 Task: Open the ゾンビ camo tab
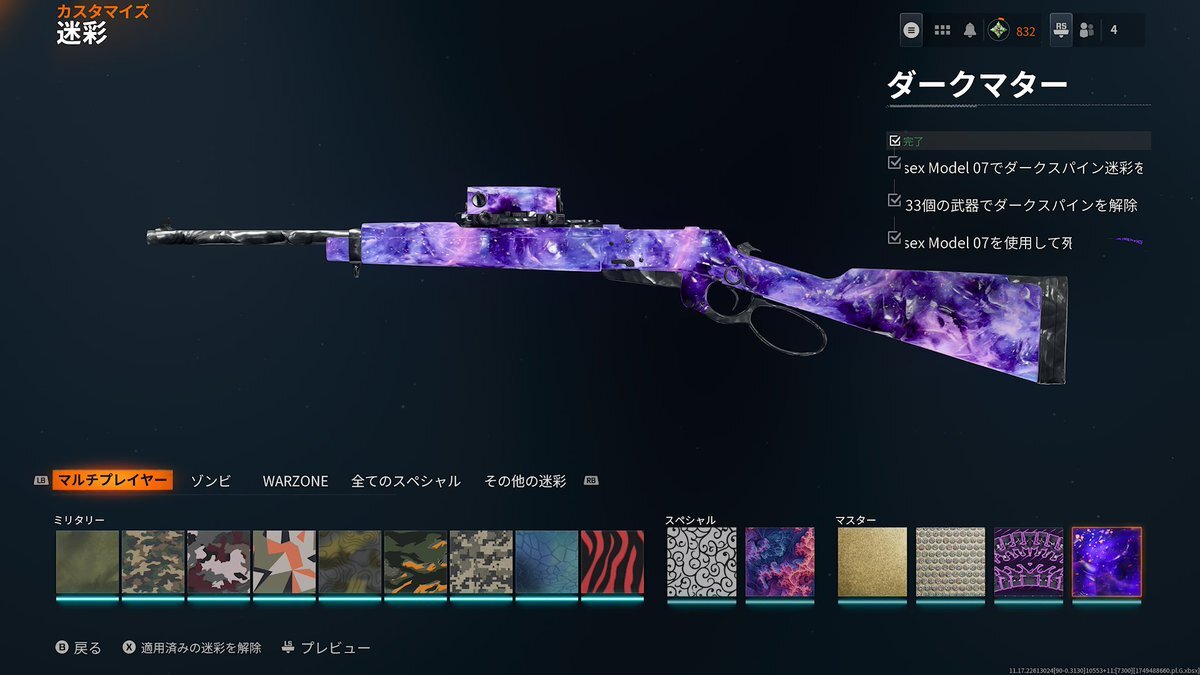coord(210,481)
